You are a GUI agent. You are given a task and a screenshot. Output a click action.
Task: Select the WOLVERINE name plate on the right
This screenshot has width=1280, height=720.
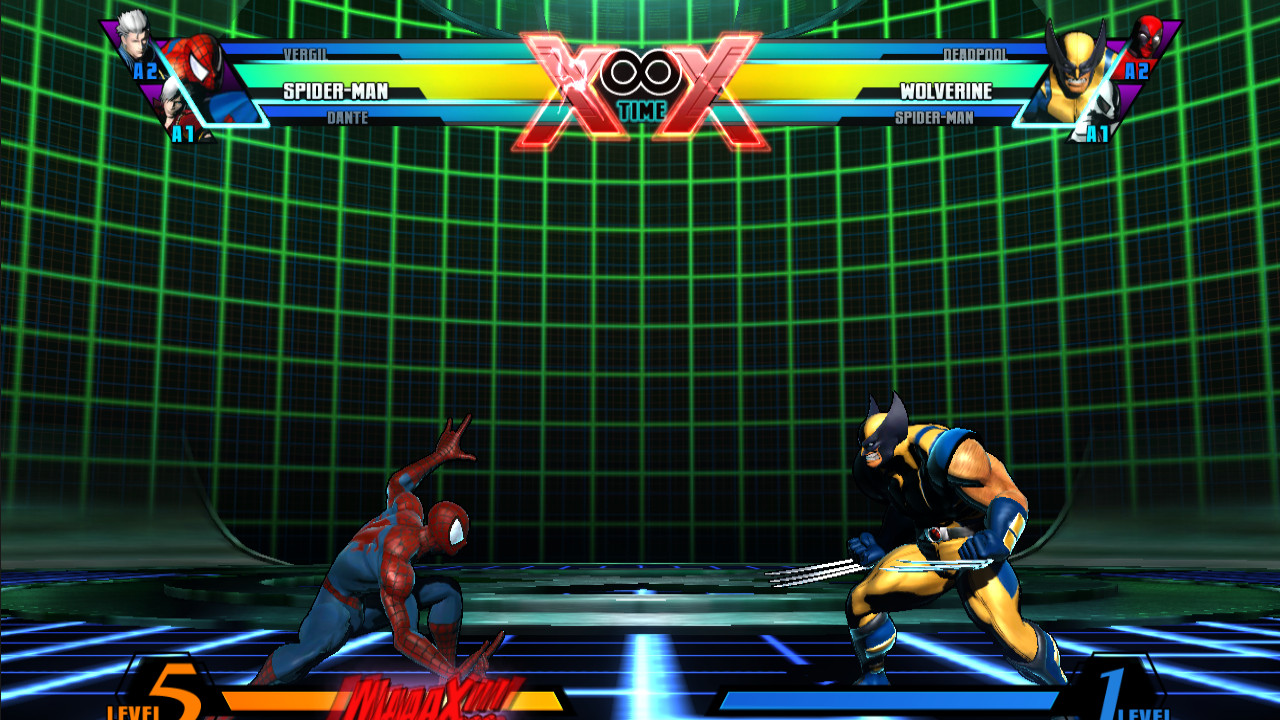(x=945, y=91)
